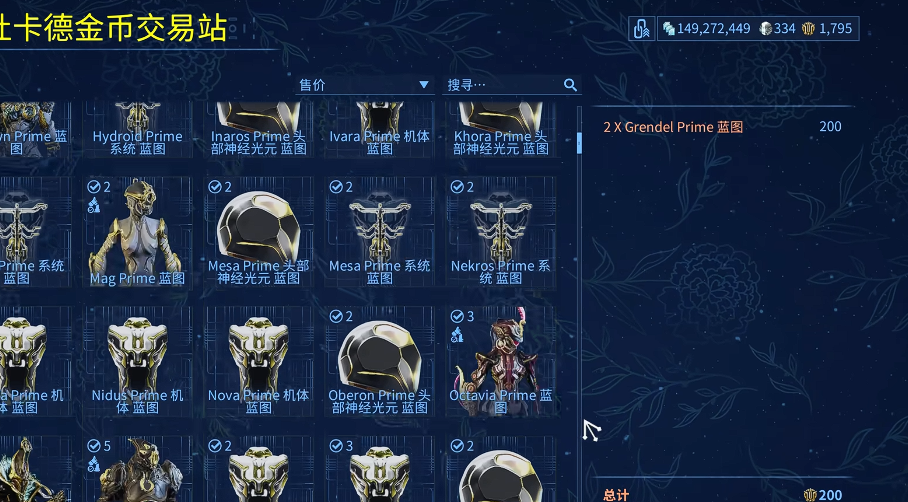Open the 售价 sort dropdown
908x502 pixels.
365,85
